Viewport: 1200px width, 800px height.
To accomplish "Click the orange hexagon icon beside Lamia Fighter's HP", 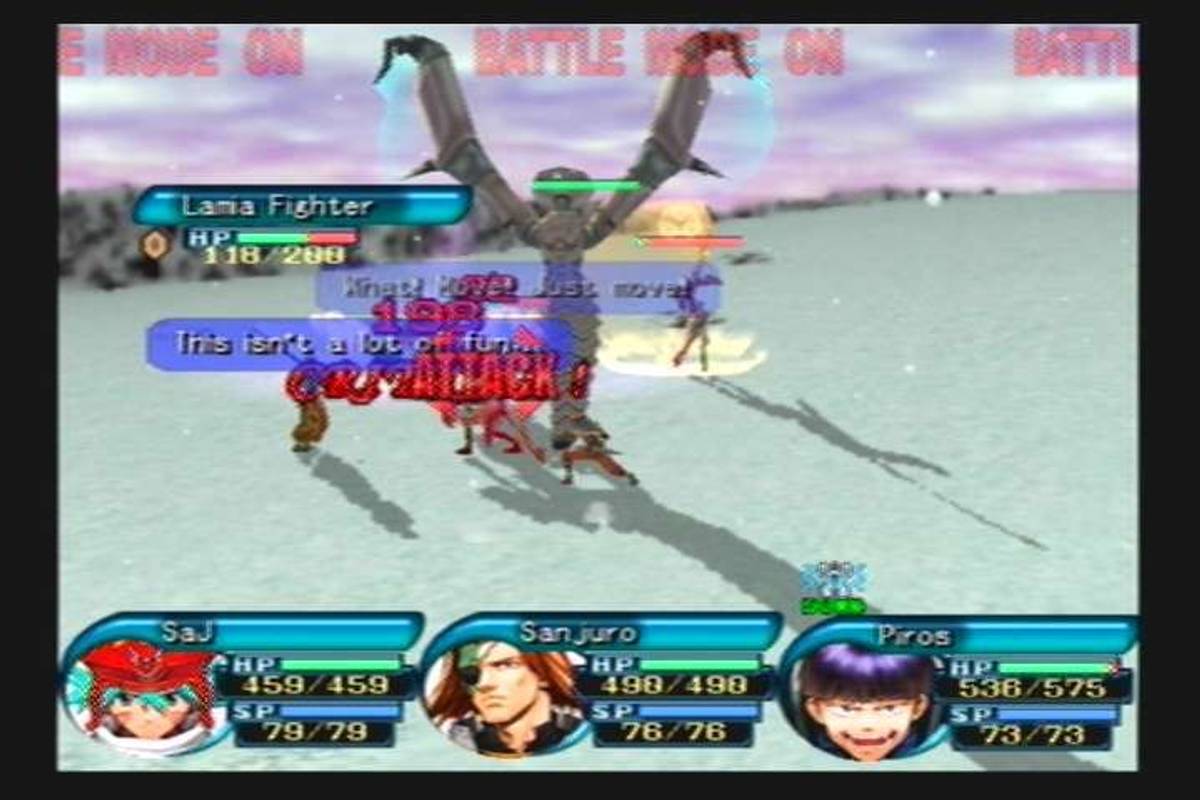I will click(155, 244).
